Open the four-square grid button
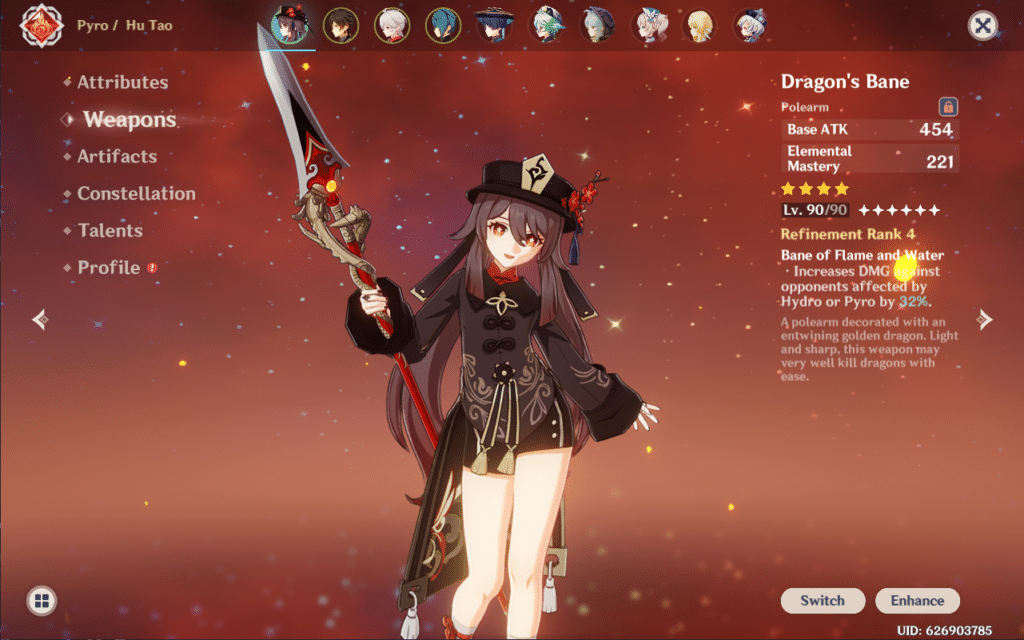The image size is (1024, 640). point(41,601)
